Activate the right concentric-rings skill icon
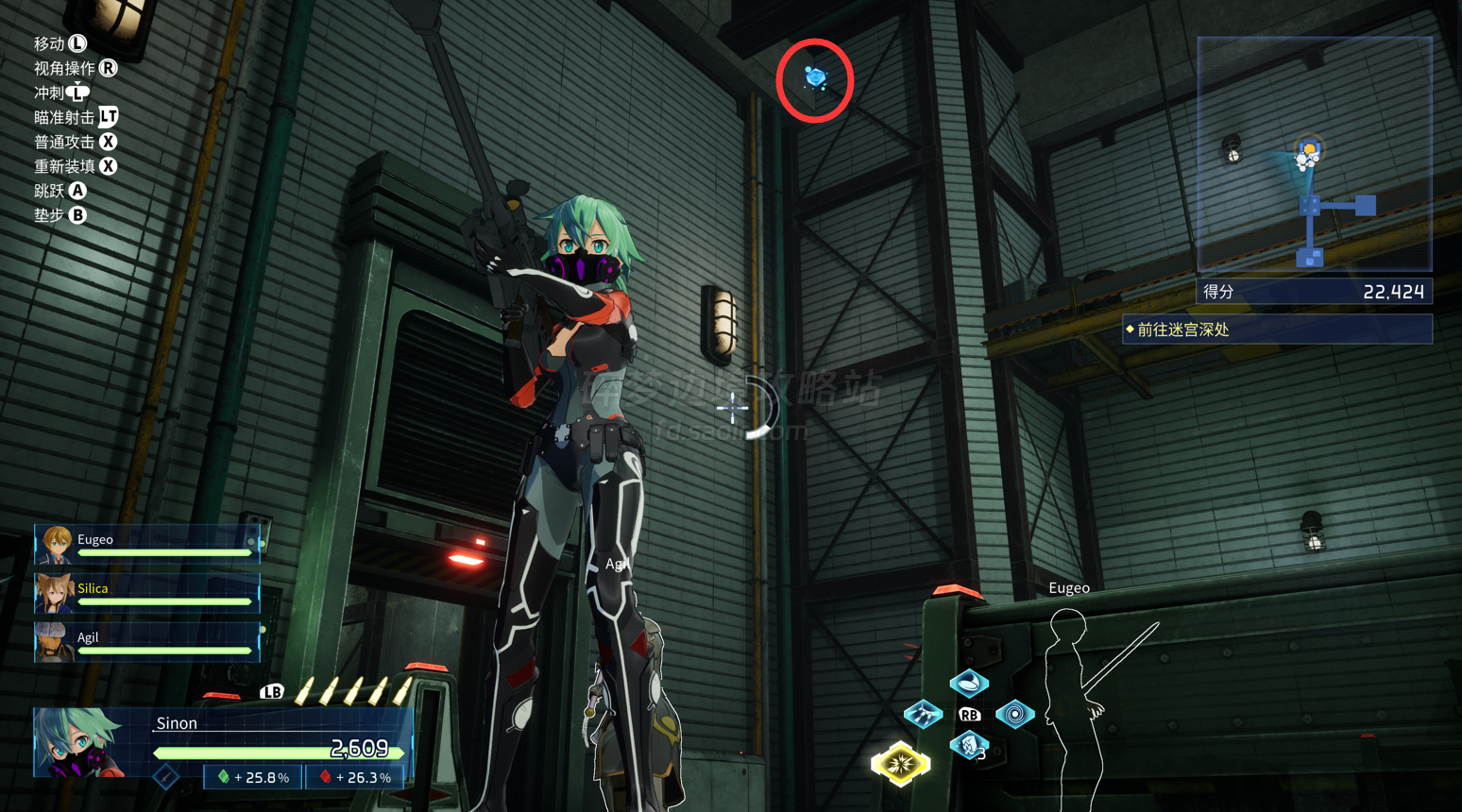The image size is (1462, 812). pos(1014,715)
